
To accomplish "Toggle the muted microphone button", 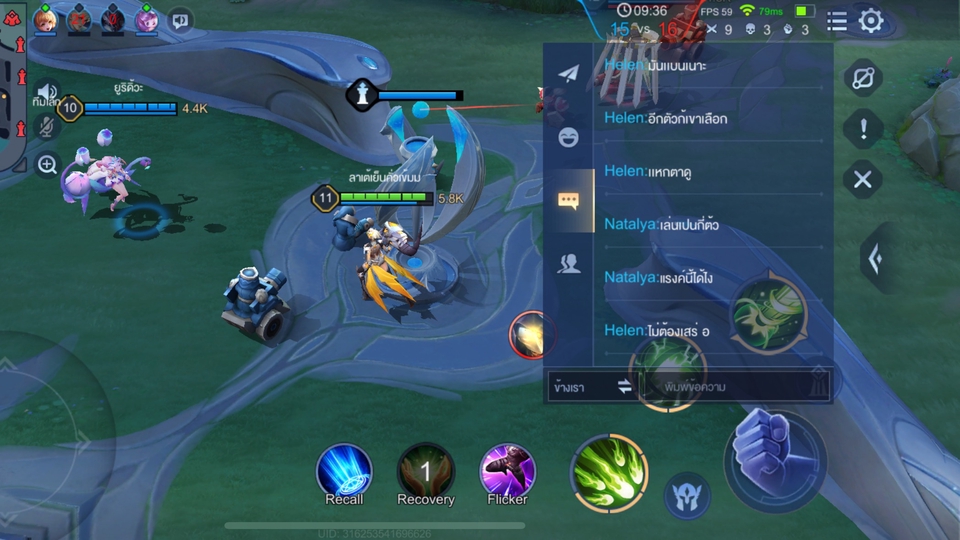I will coord(46,127).
